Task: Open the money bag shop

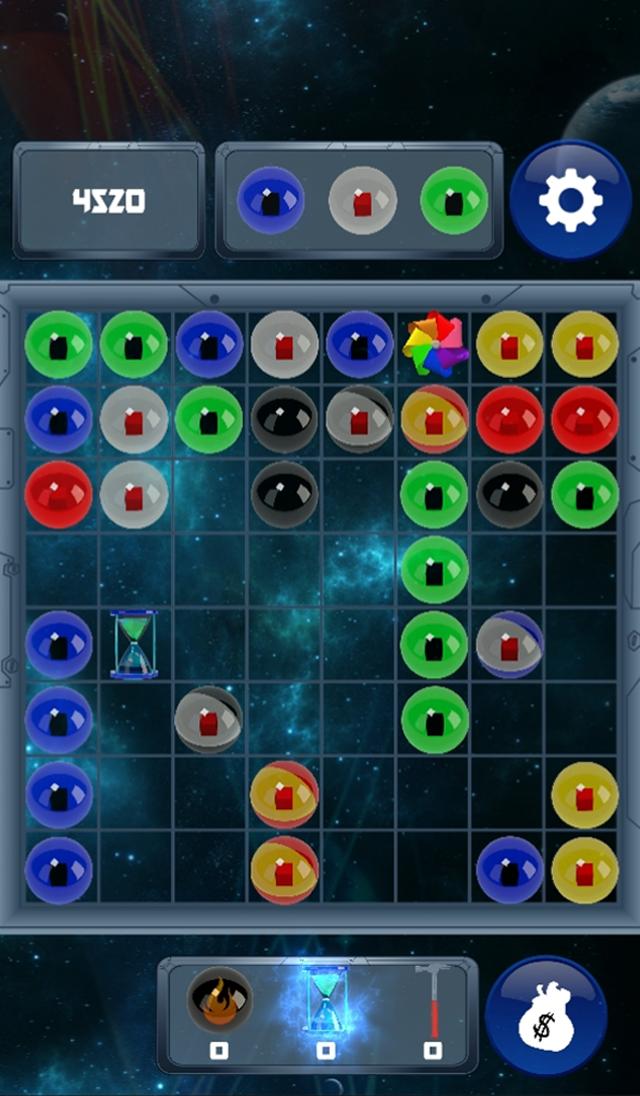Action: point(546,1017)
